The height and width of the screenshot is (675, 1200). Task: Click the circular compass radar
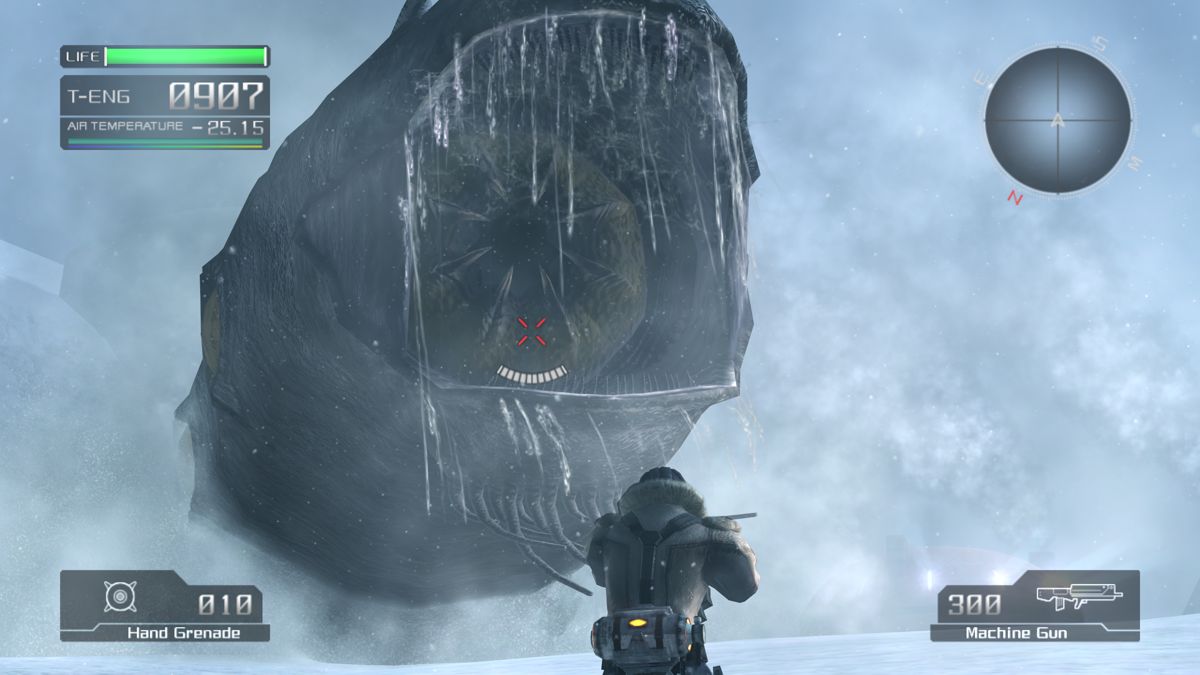[x=1057, y=121]
